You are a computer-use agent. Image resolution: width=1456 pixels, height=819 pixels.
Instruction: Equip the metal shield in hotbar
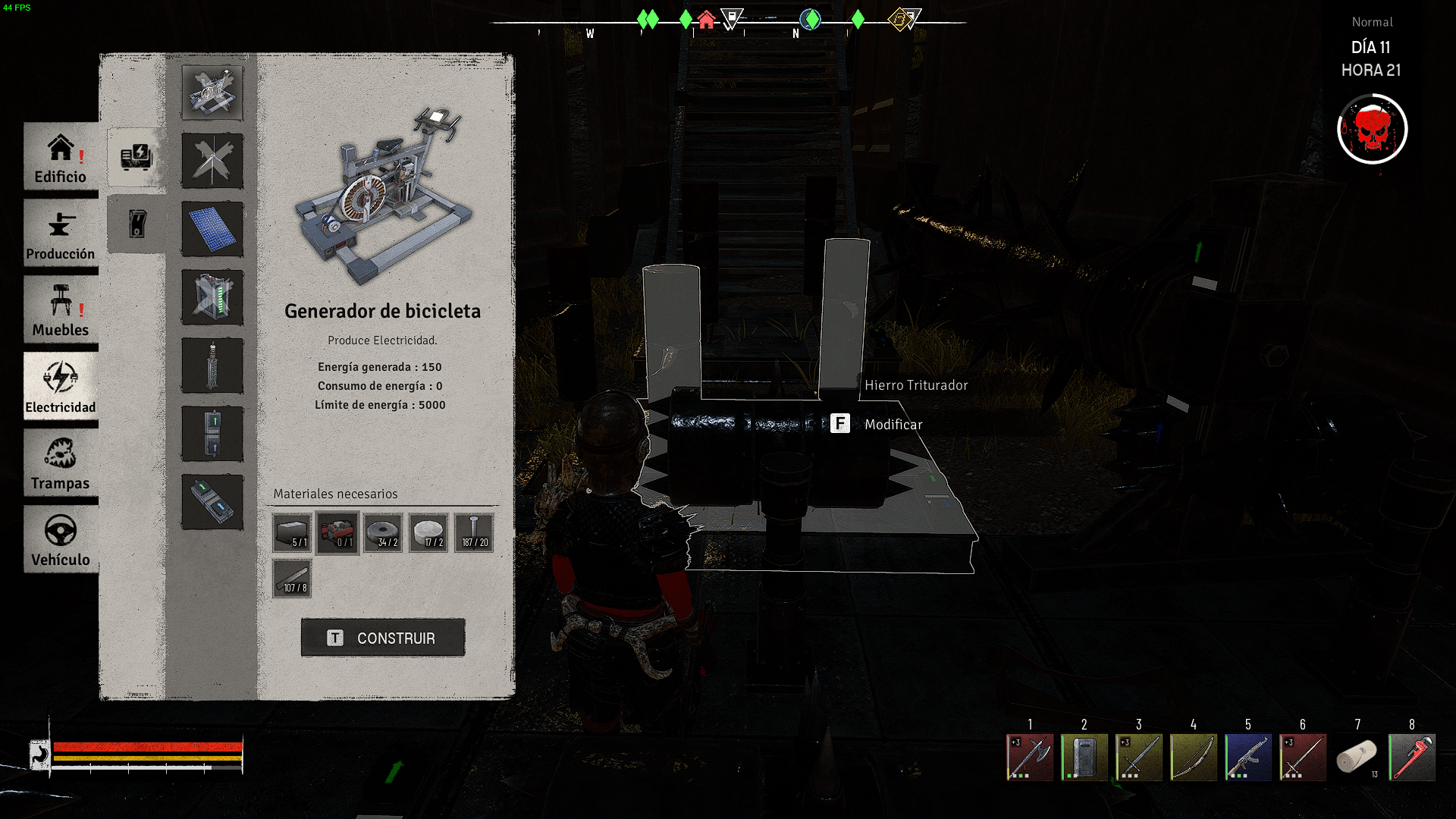pos(1084,757)
